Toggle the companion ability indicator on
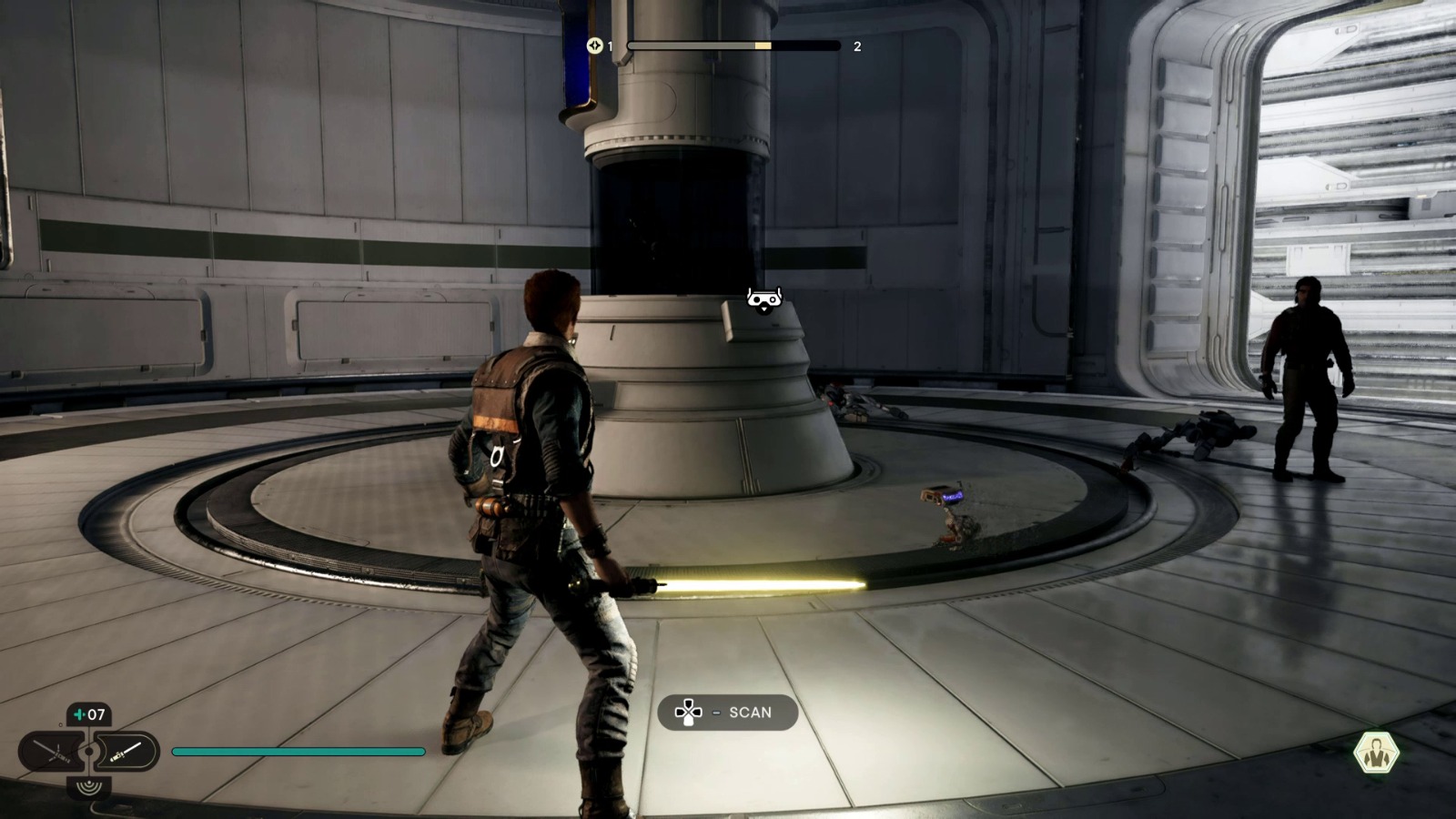Viewport: 1456px width, 819px height. tap(1377, 751)
